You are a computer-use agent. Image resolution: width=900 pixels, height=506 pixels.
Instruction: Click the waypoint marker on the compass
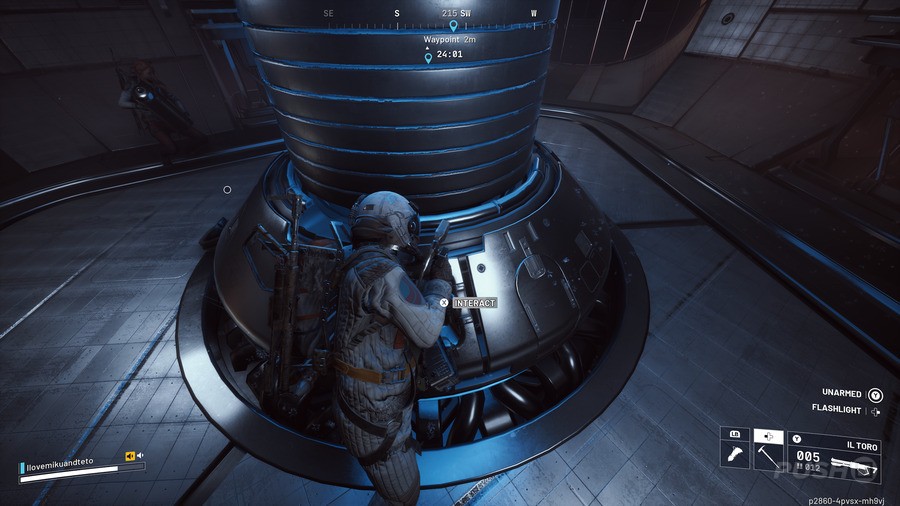(452, 25)
